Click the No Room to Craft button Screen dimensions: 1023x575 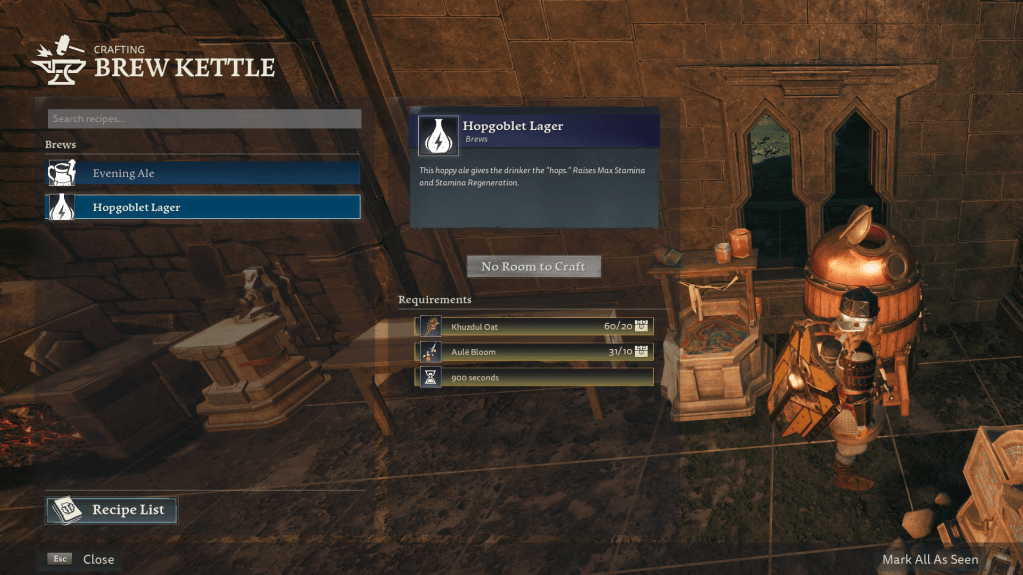pos(533,266)
